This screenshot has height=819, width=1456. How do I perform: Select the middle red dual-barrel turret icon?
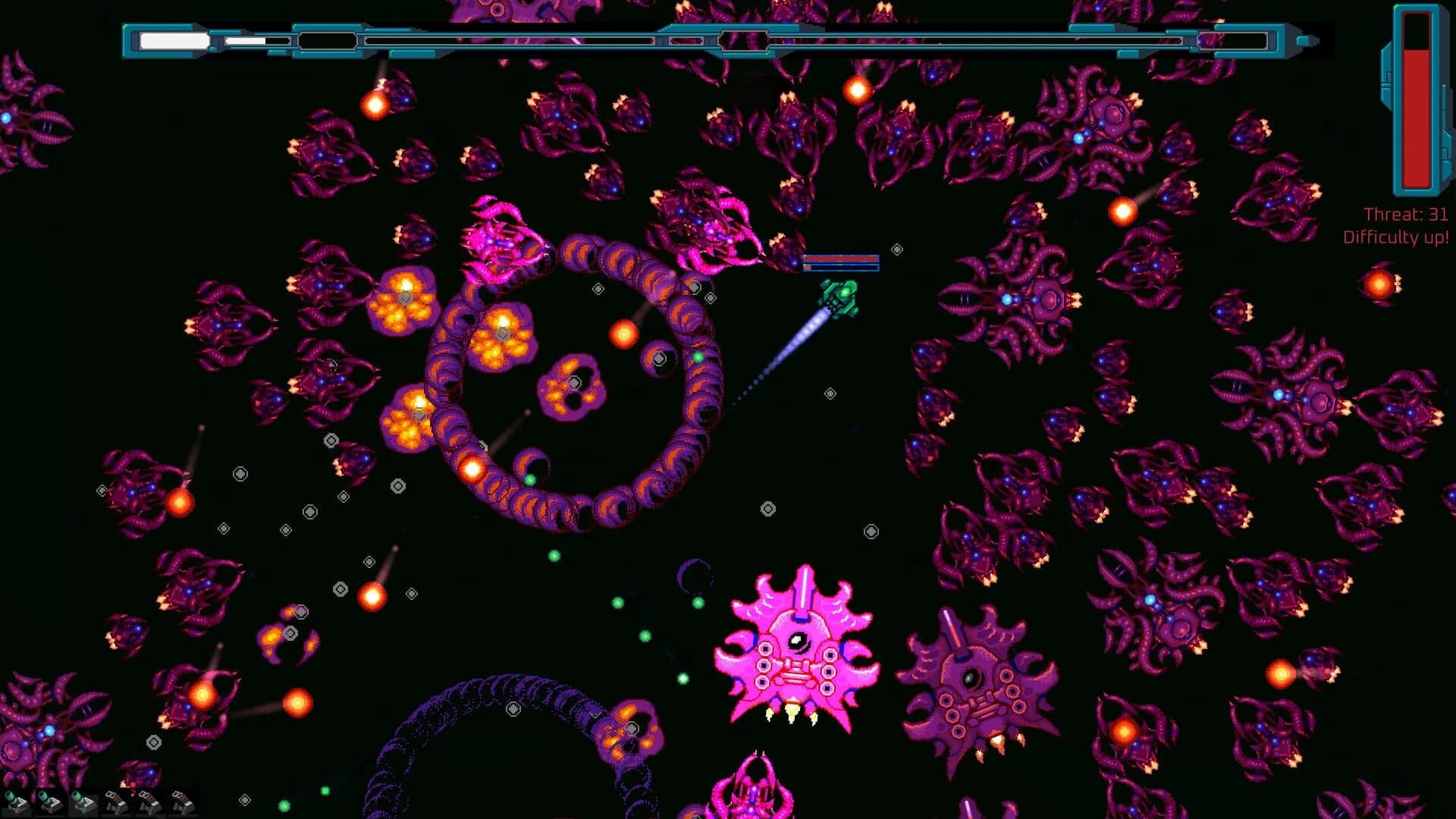point(149,802)
